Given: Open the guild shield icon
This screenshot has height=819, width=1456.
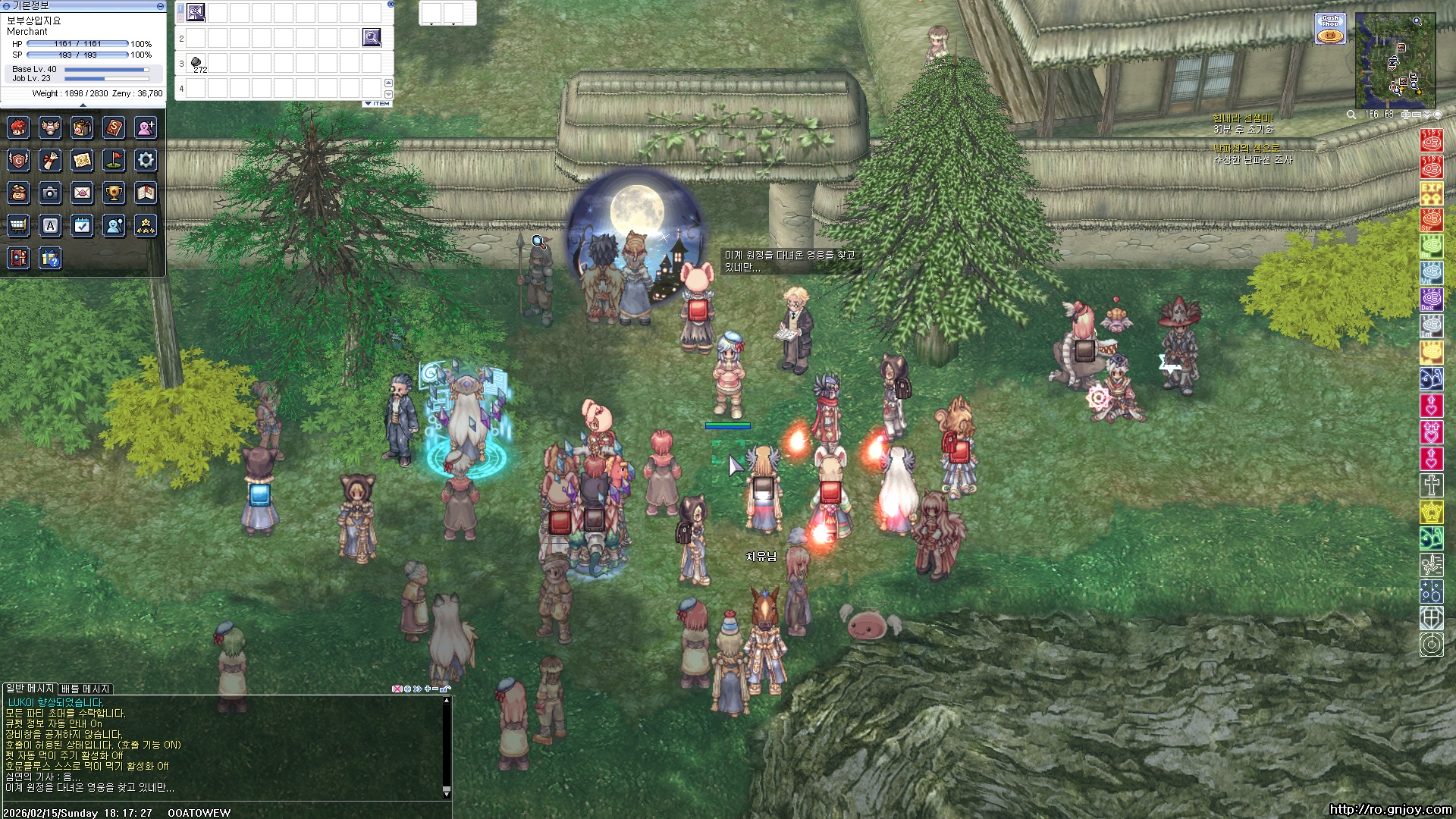Looking at the screenshot, I should click(x=19, y=160).
